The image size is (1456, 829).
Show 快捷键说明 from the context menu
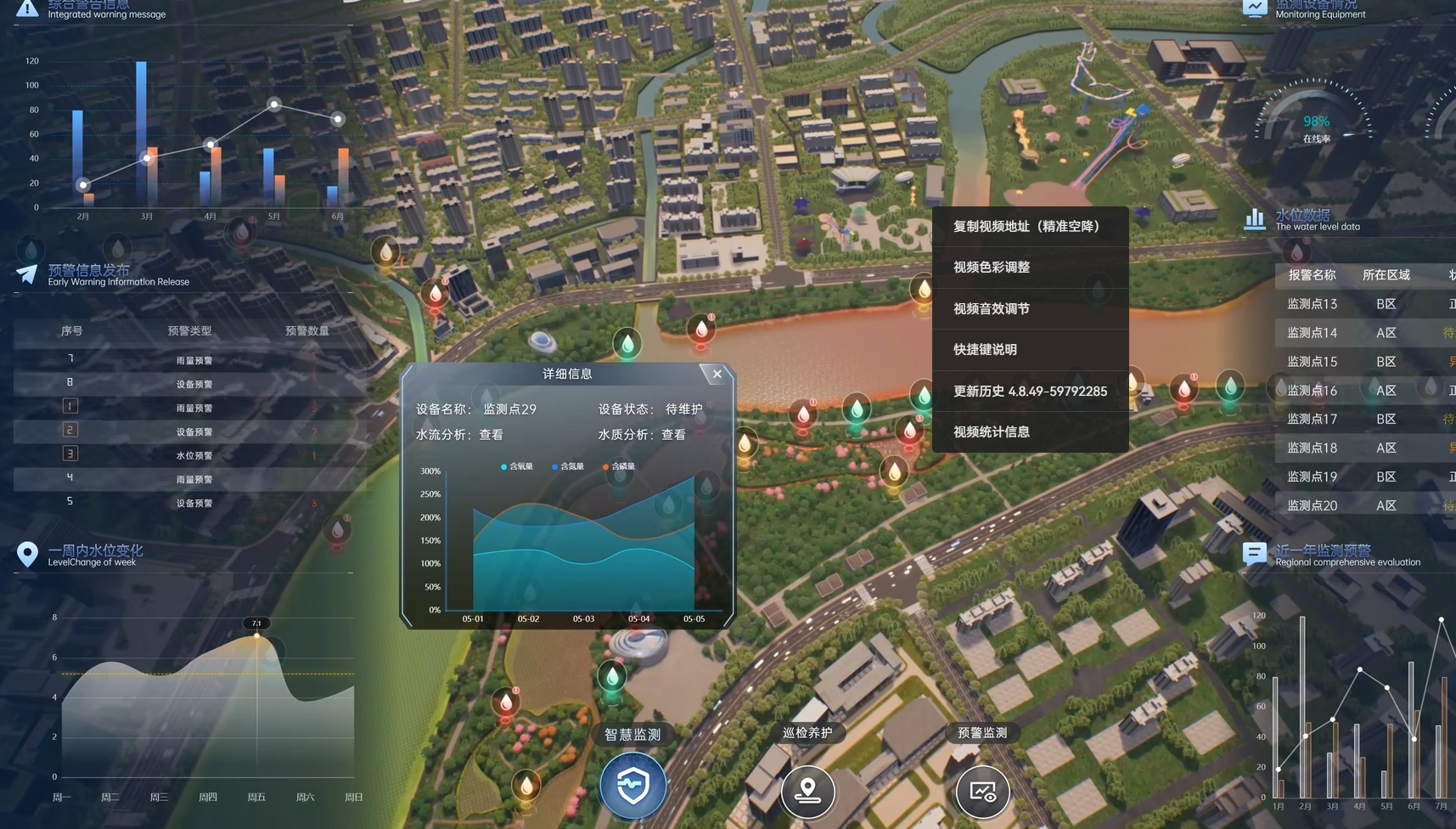985,350
